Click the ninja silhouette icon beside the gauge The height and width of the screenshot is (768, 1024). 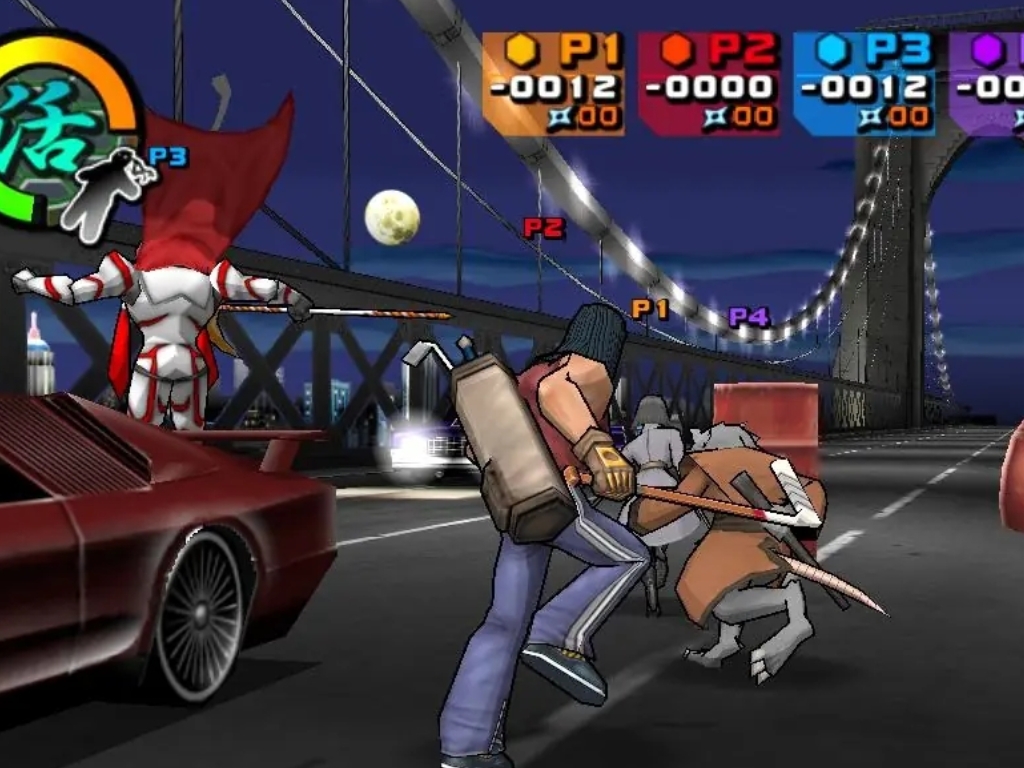tap(111, 192)
